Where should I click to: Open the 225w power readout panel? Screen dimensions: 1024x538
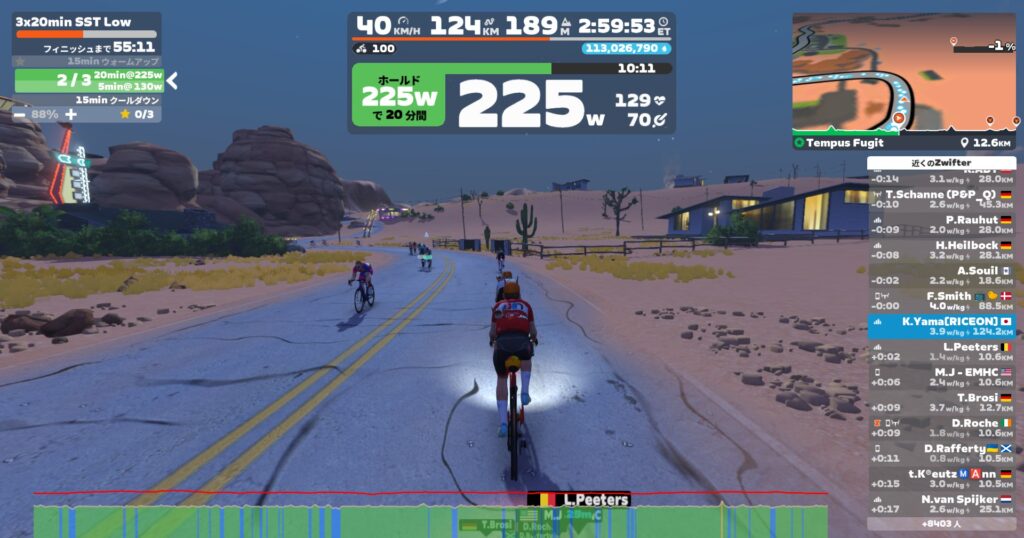click(511, 99)
